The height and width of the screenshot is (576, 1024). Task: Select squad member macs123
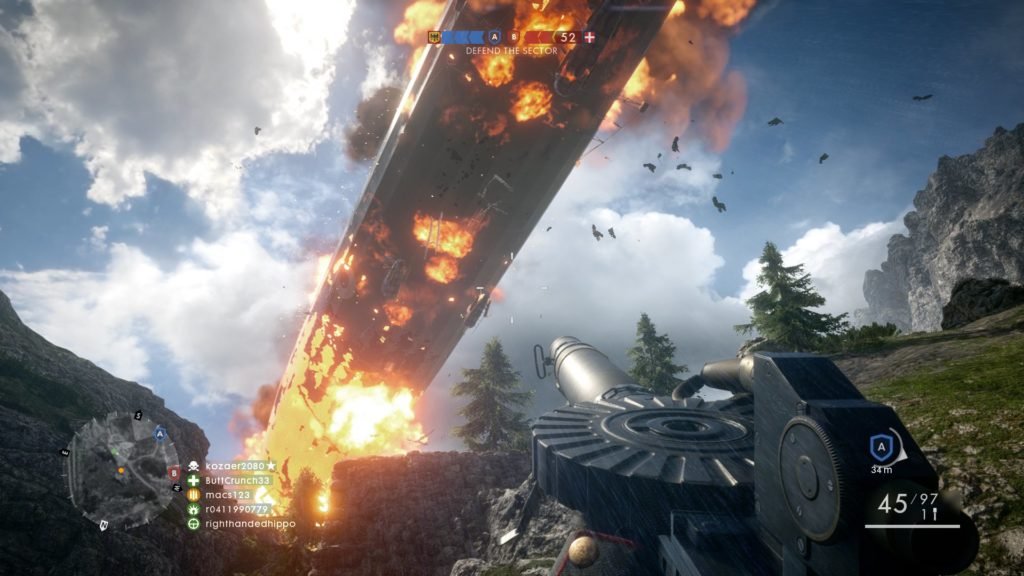[227, 494]
